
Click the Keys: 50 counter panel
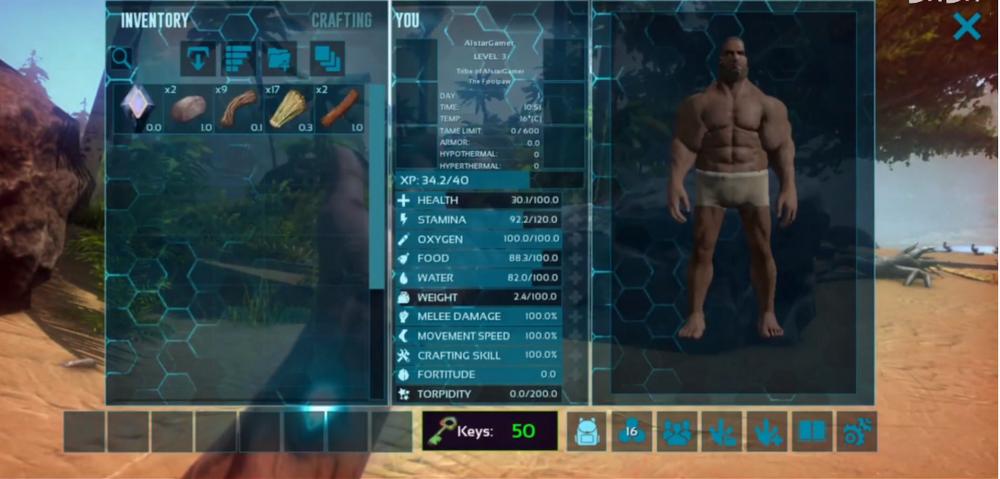pyautogui.click(x=490, y=432)
